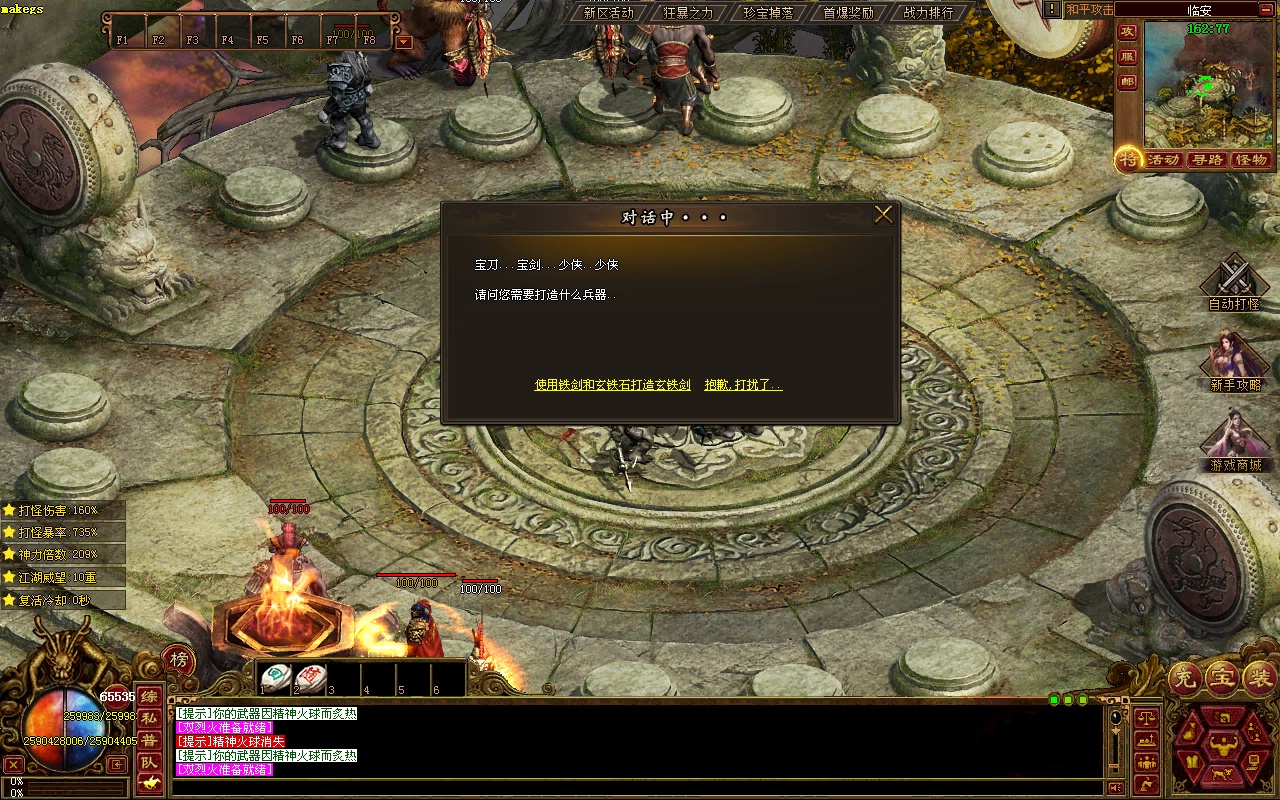
Task: Open the 活动 button under the minimap
Action: coord(1163,160)
